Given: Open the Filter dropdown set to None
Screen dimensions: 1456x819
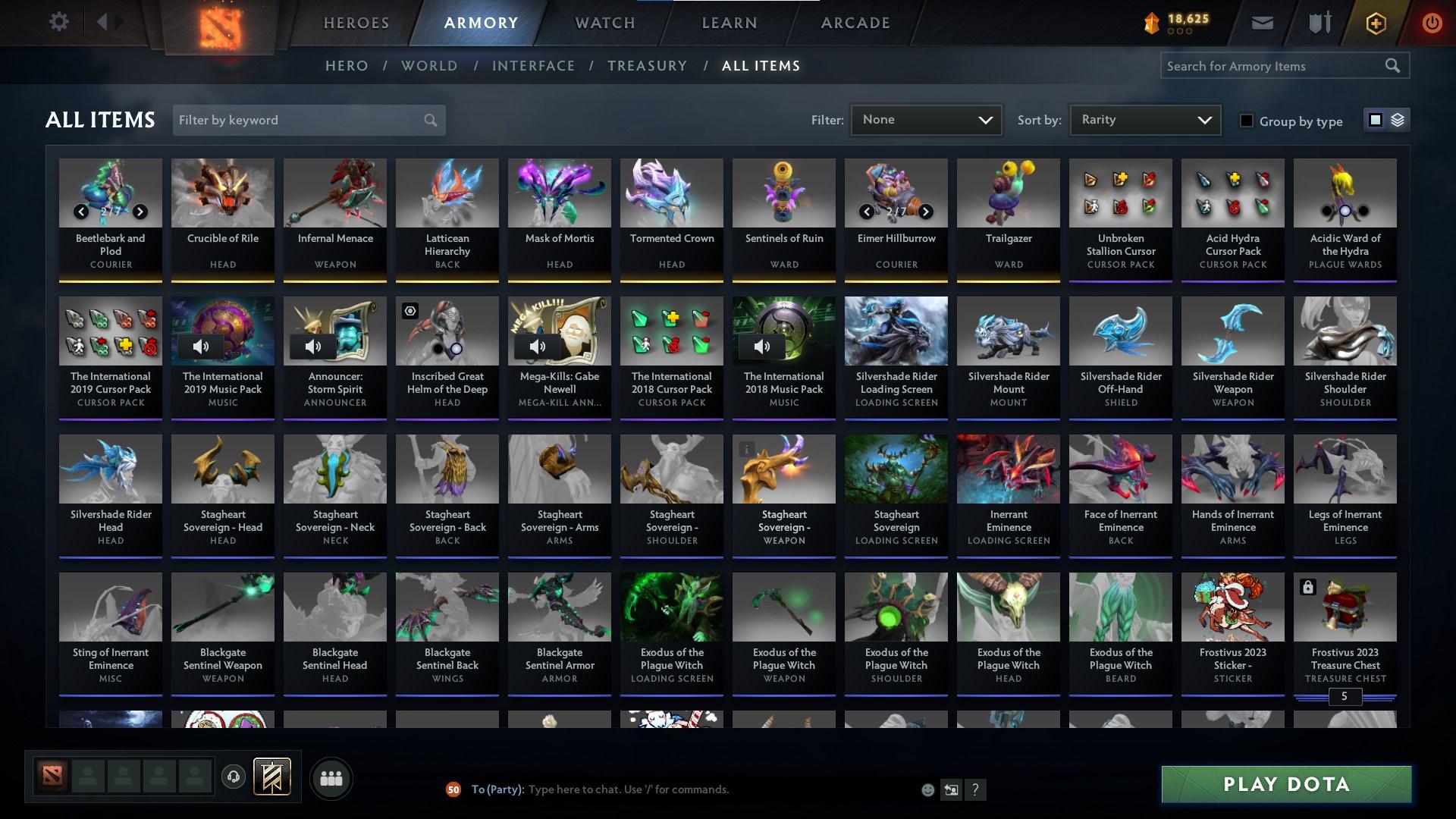Looking at the screenshot, I should (926, 119).
